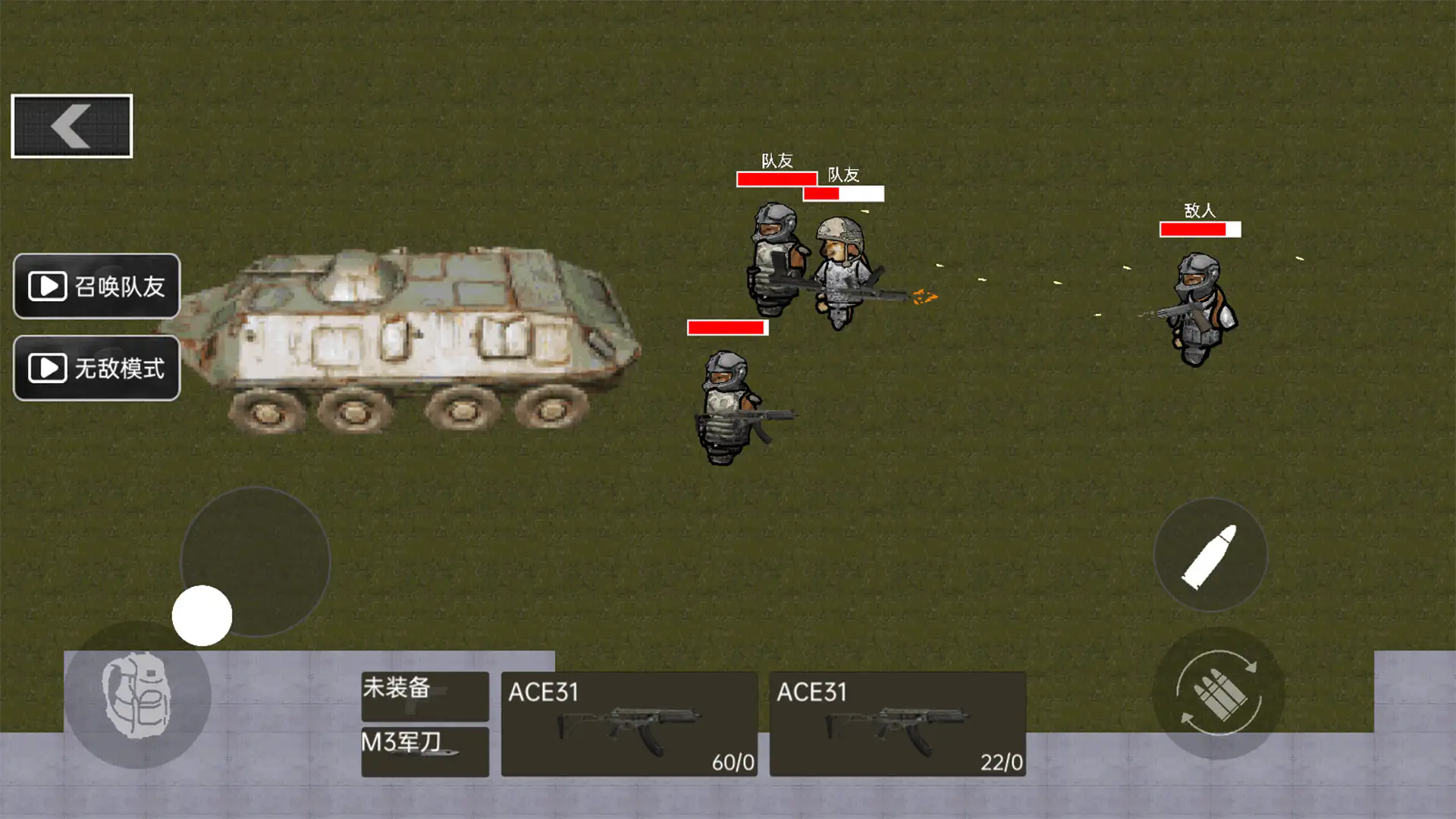Tap the video ad icon beside 召唤队友
The height and width of the screenshot is (819, 1456).
click(x=47, y=285)
